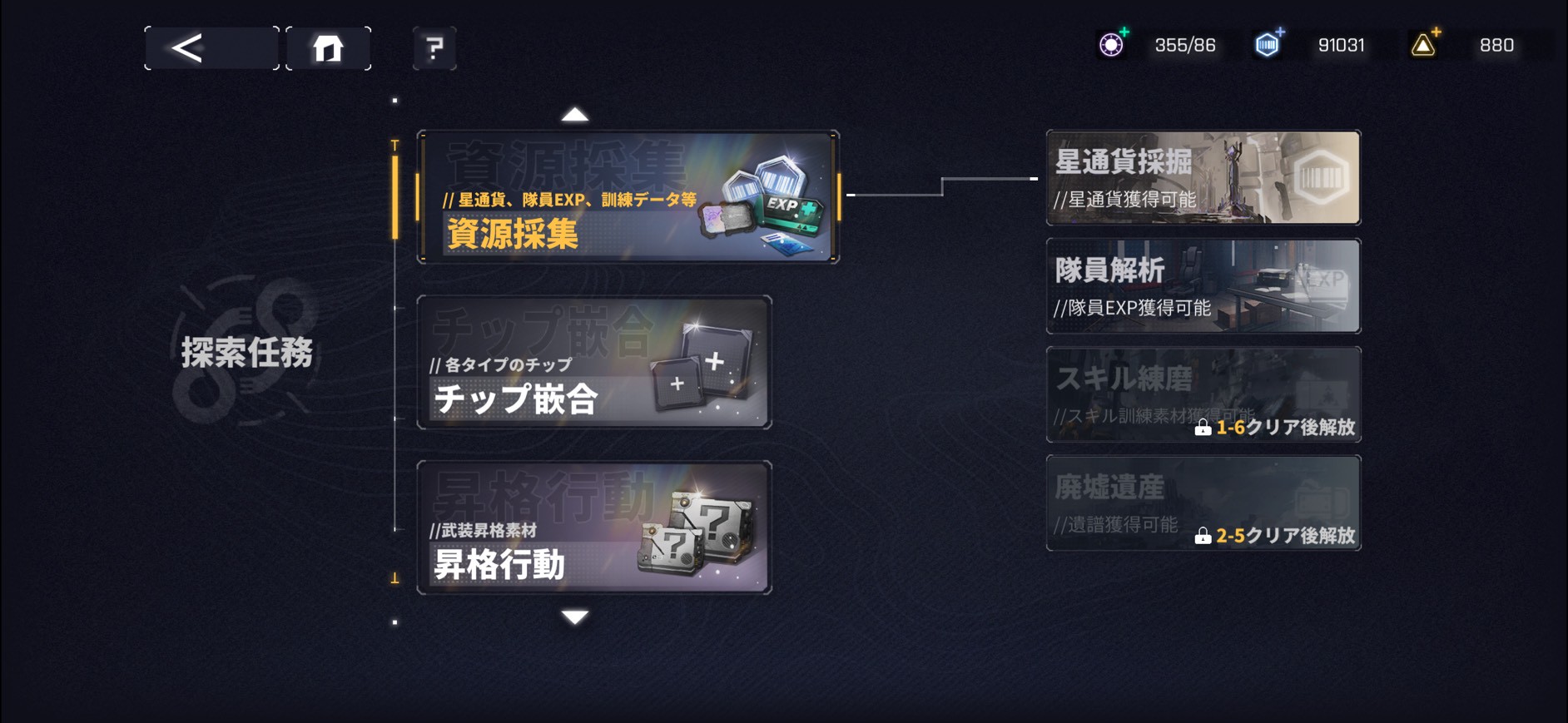Screen dimensions: 1568x723
Task: Select the home icon in top bar
Action: point(330,47)
